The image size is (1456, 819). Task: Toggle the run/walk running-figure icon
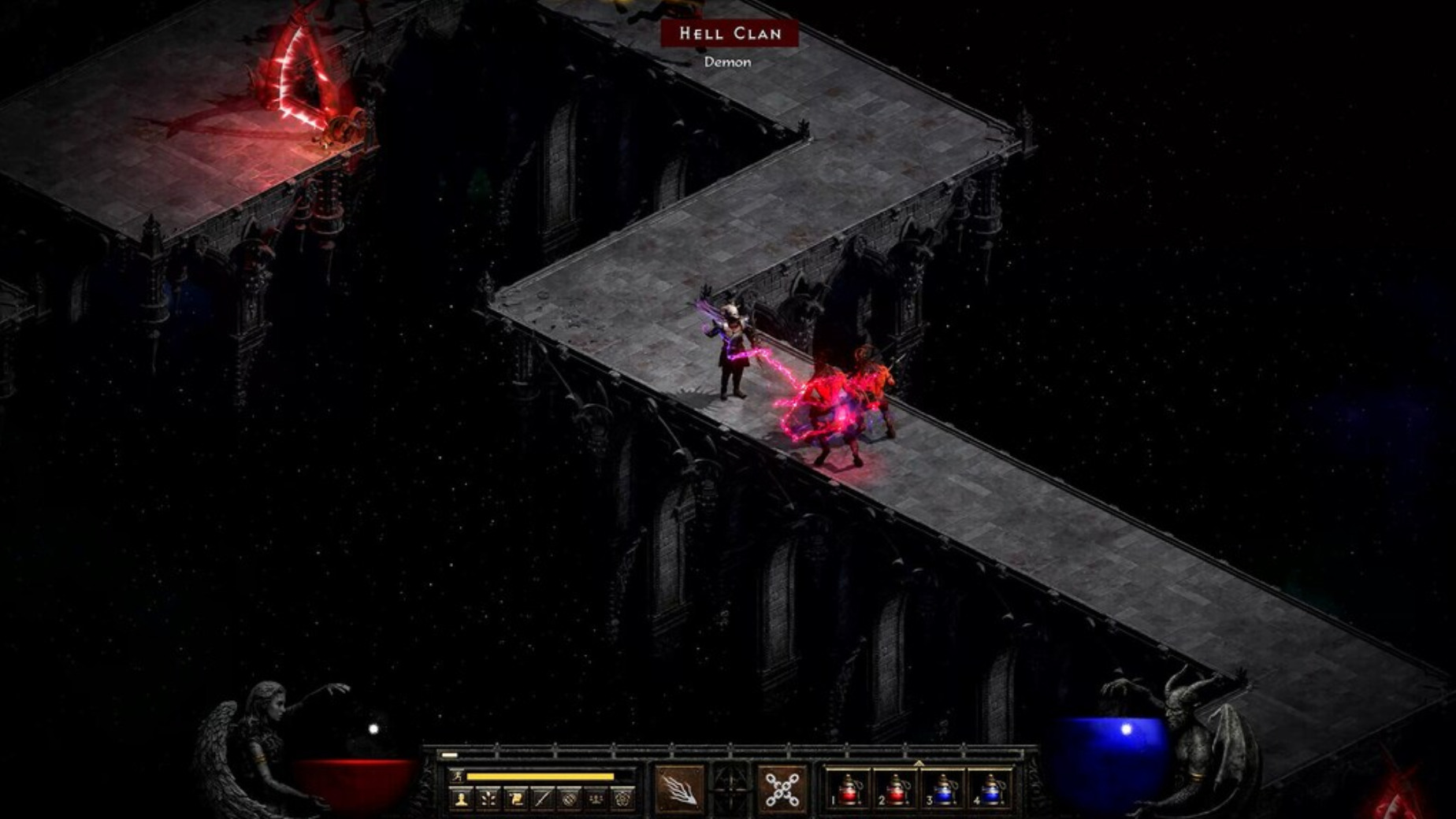pyautogui.click(x=457, y=776)
